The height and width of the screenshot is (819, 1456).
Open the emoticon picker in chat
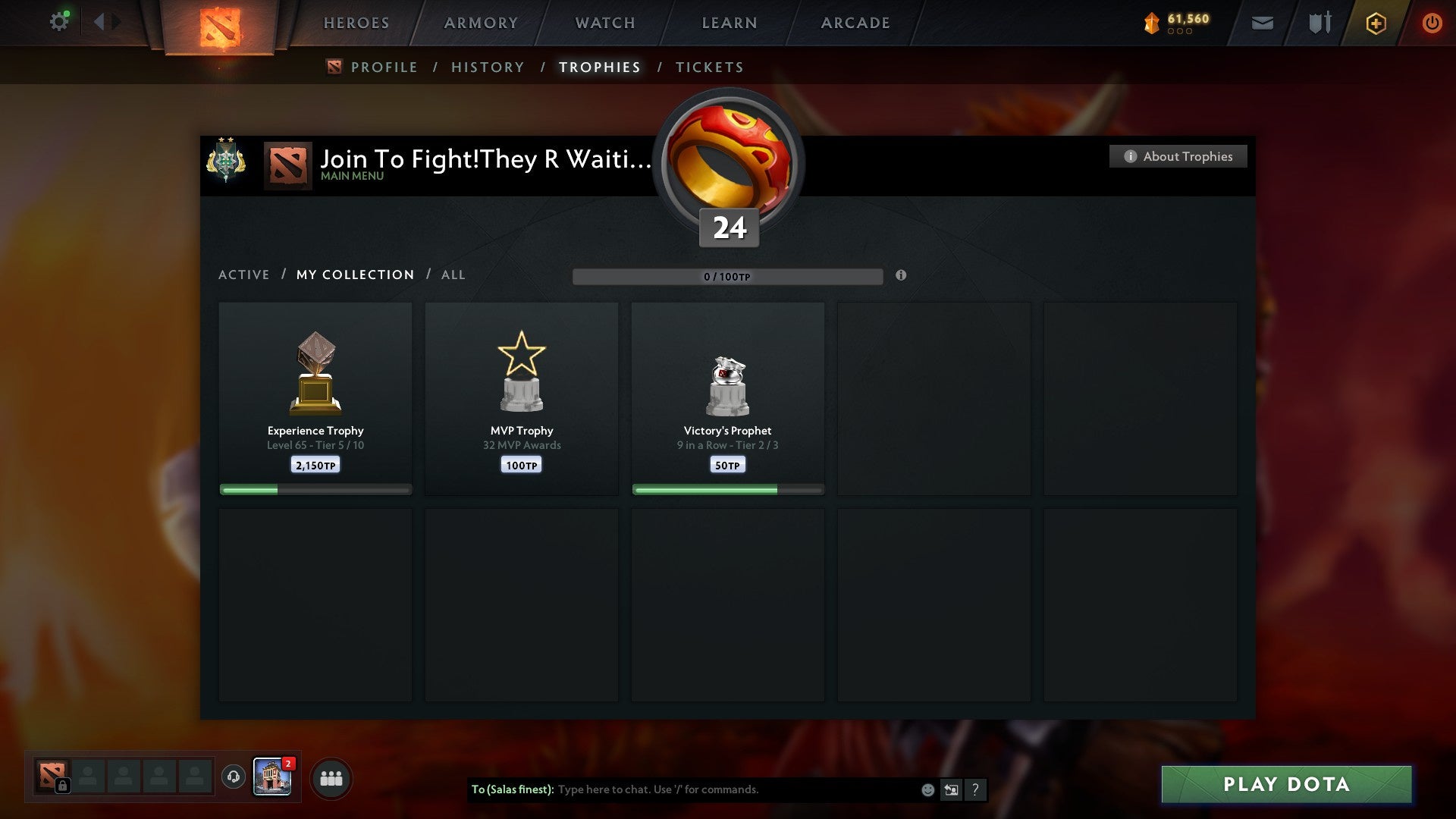pyautogui.click(x=928, y=789)
